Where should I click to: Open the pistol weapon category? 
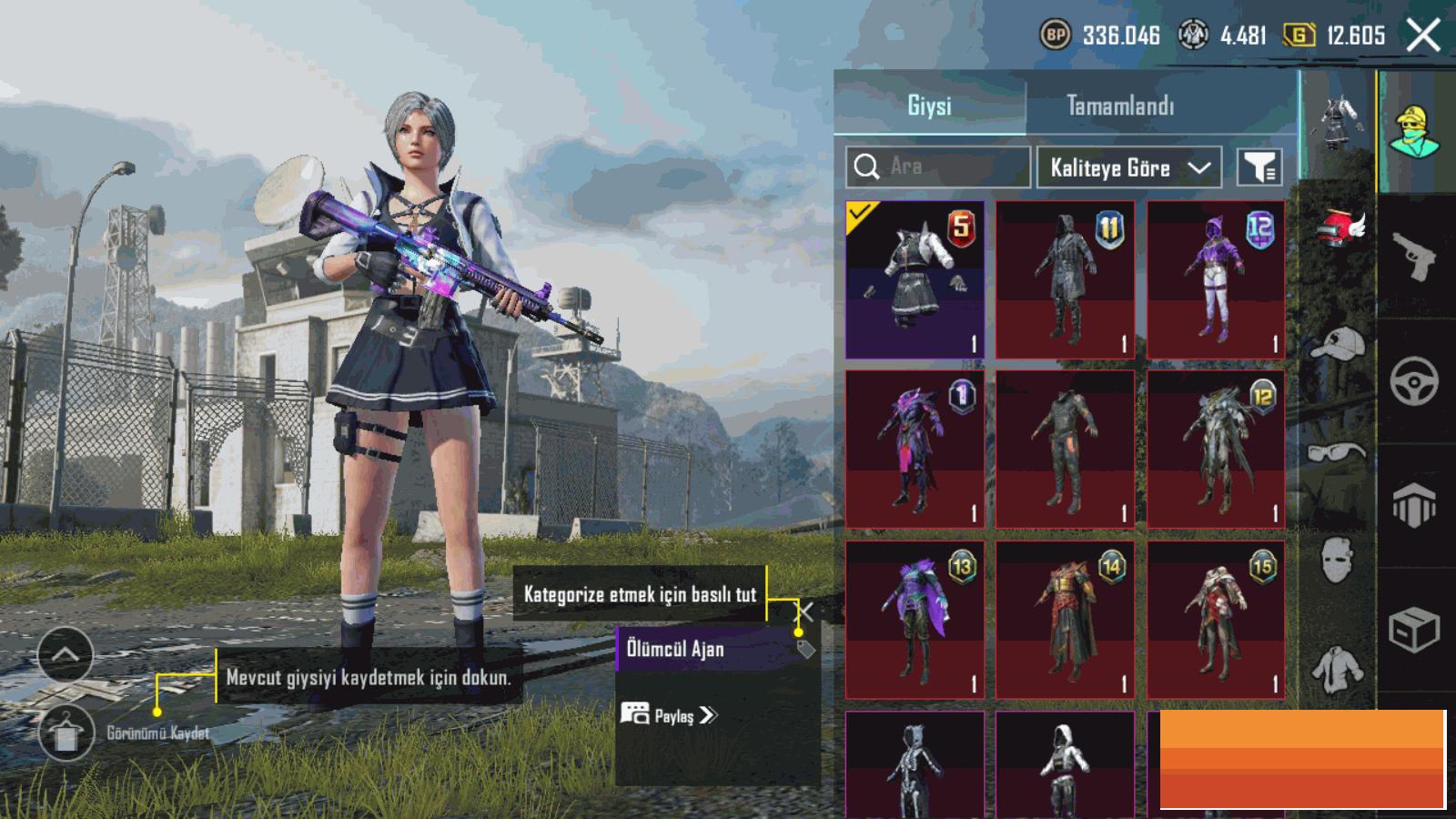click(x=1414, y=256)
